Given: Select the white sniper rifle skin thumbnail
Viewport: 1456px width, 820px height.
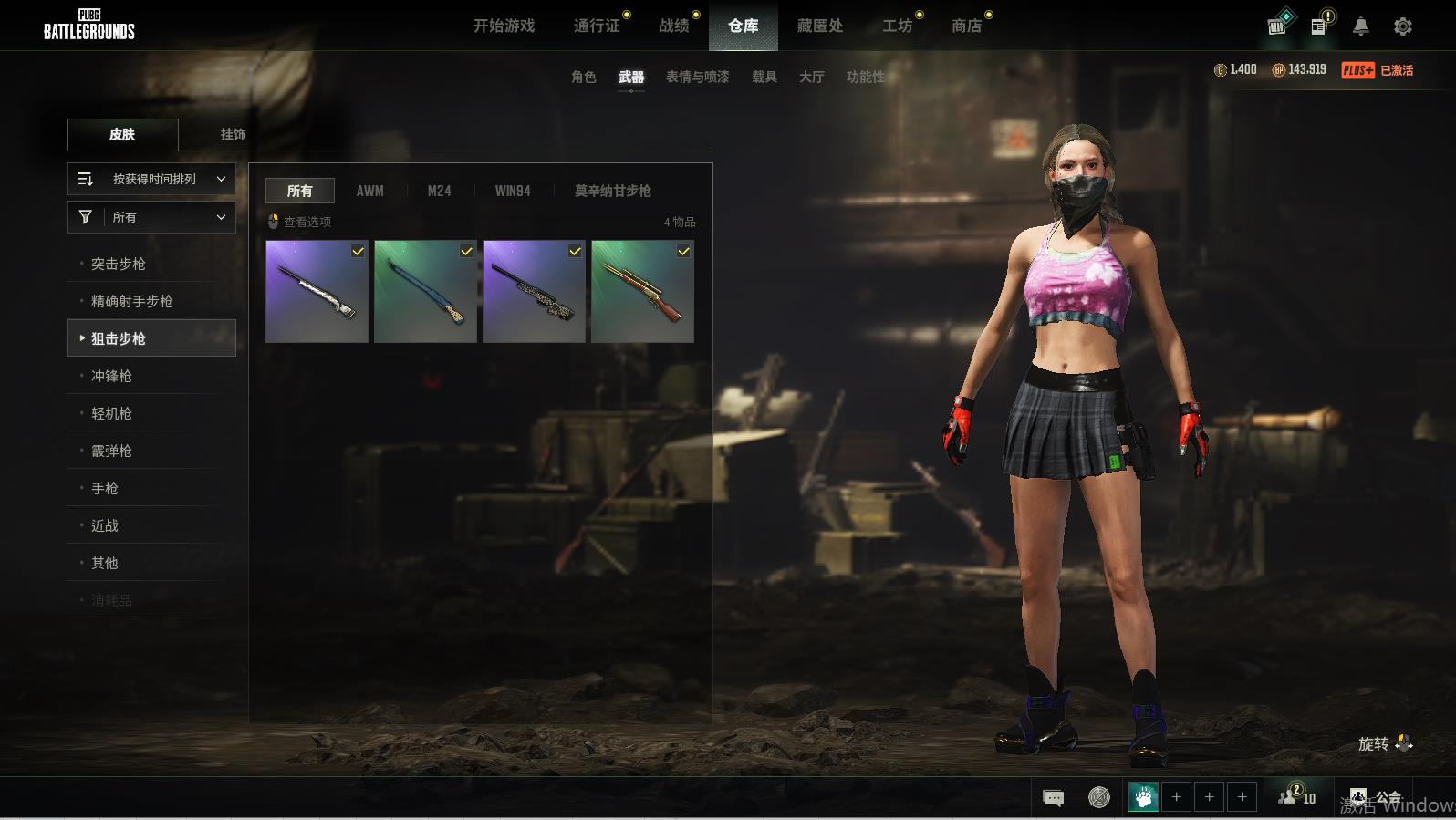Looking at the screenshot, I should pos(317,292).
